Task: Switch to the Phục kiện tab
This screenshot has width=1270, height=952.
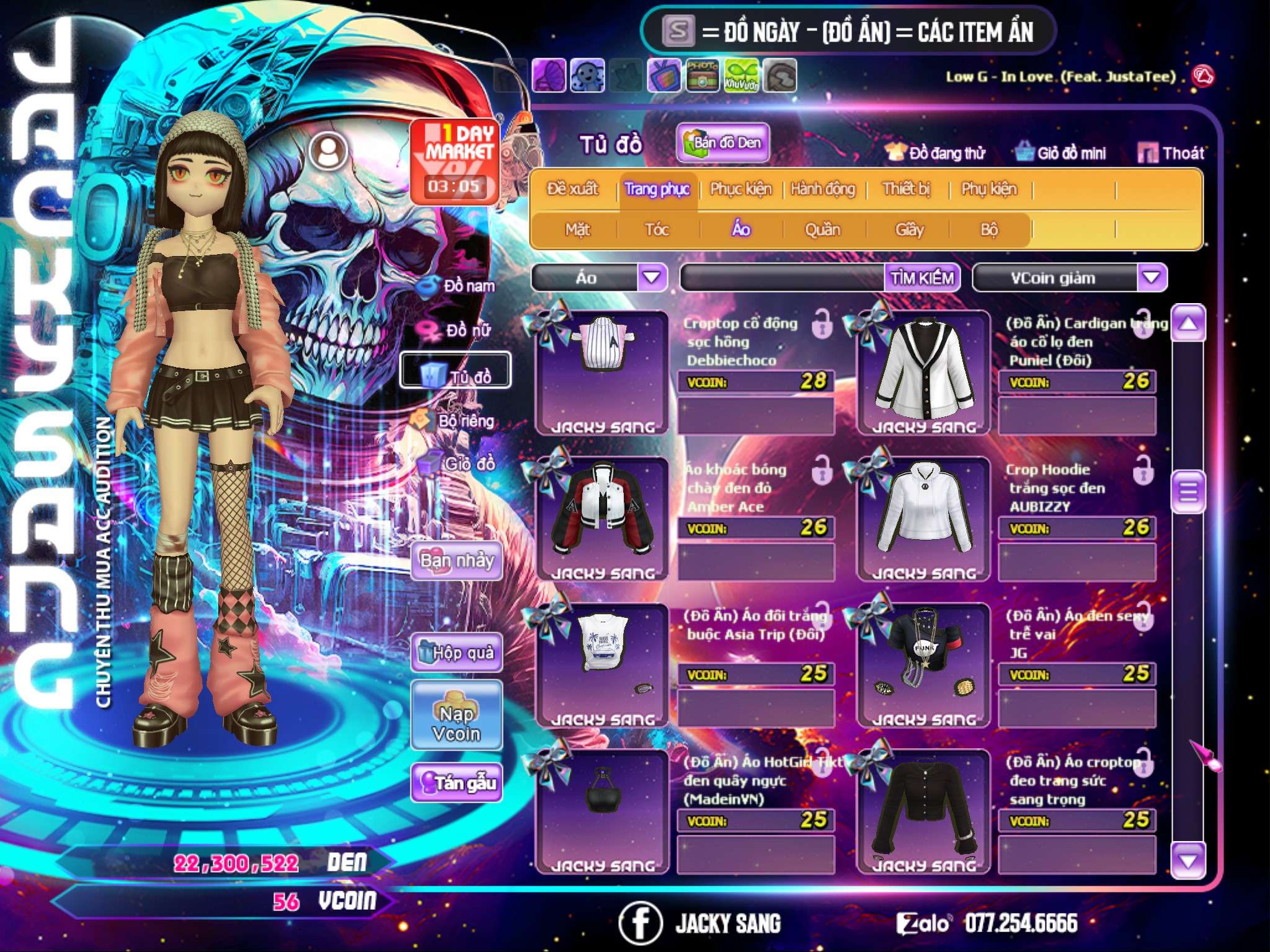Action: coord(740,189)
